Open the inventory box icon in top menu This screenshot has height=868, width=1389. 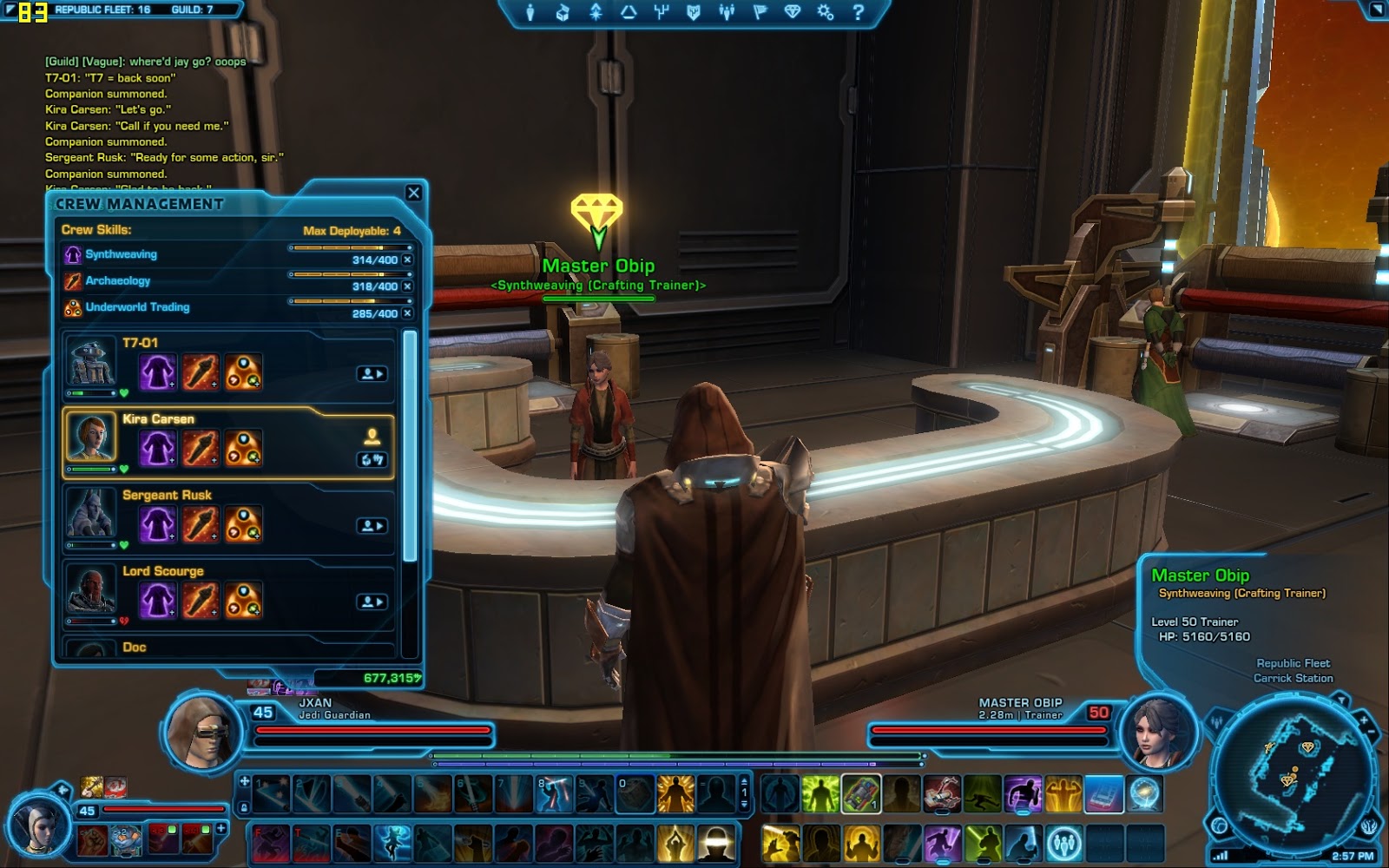pos(563,12)
